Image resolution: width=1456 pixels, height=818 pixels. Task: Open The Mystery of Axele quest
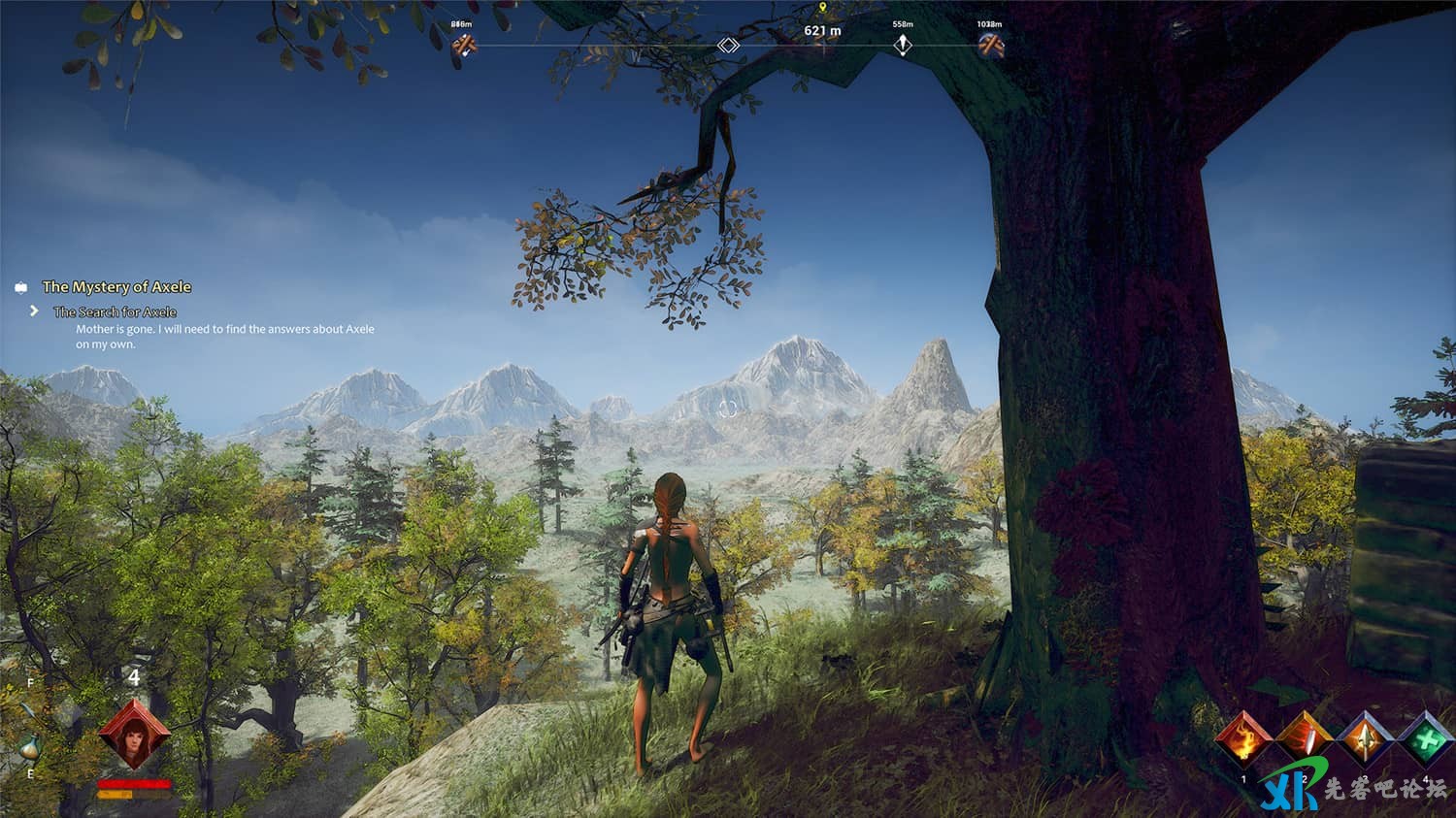(x=116, y=287)
